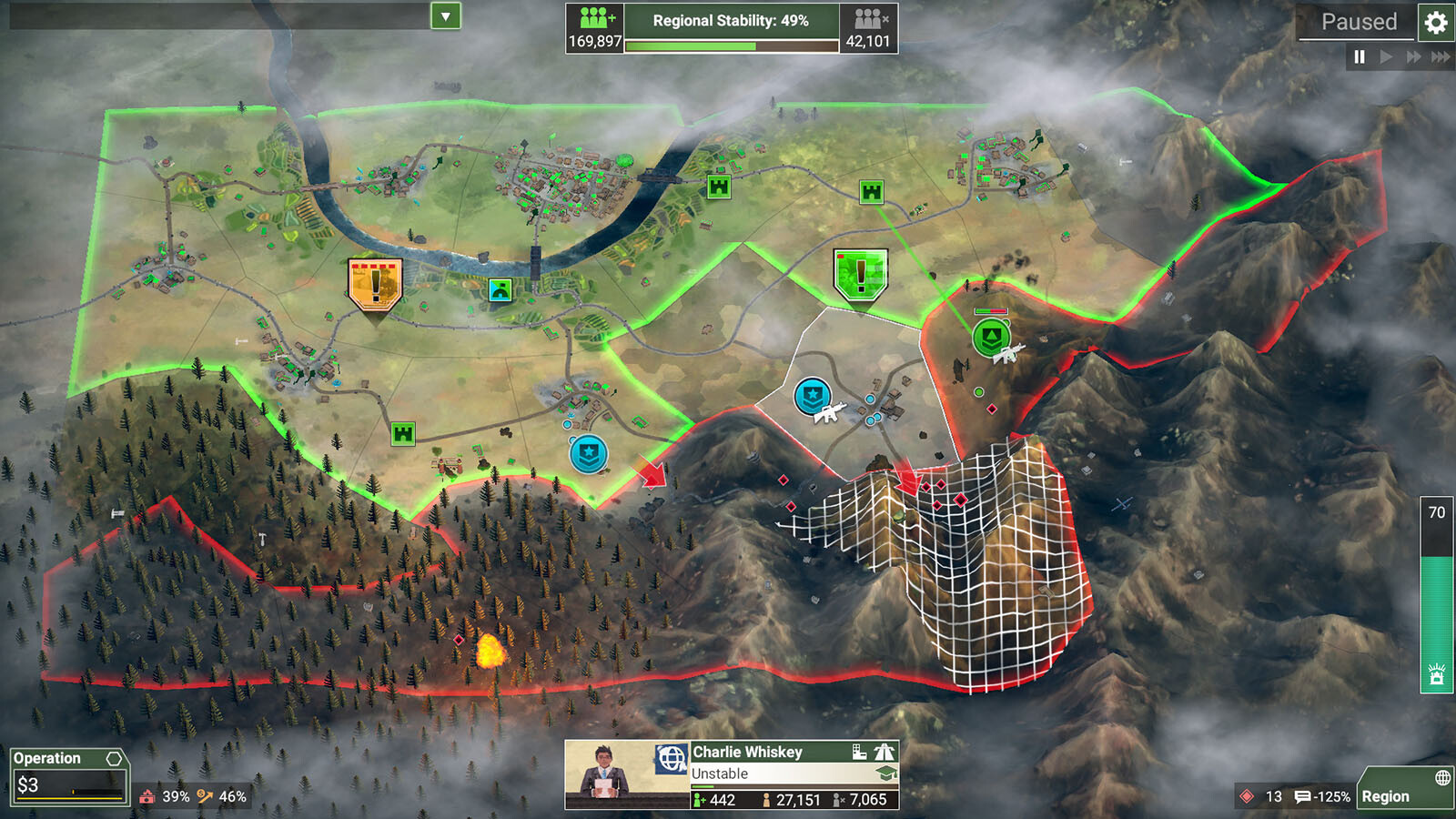Click the green exclamation shield alert
The height and width of the screenshot is (819, 1456).
pos(860,274)
